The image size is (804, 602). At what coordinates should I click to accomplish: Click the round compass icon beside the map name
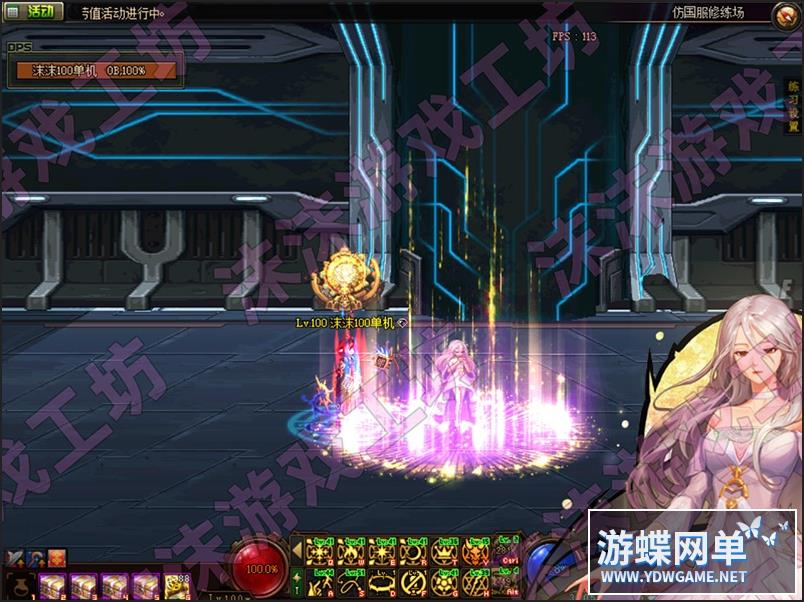786,13
